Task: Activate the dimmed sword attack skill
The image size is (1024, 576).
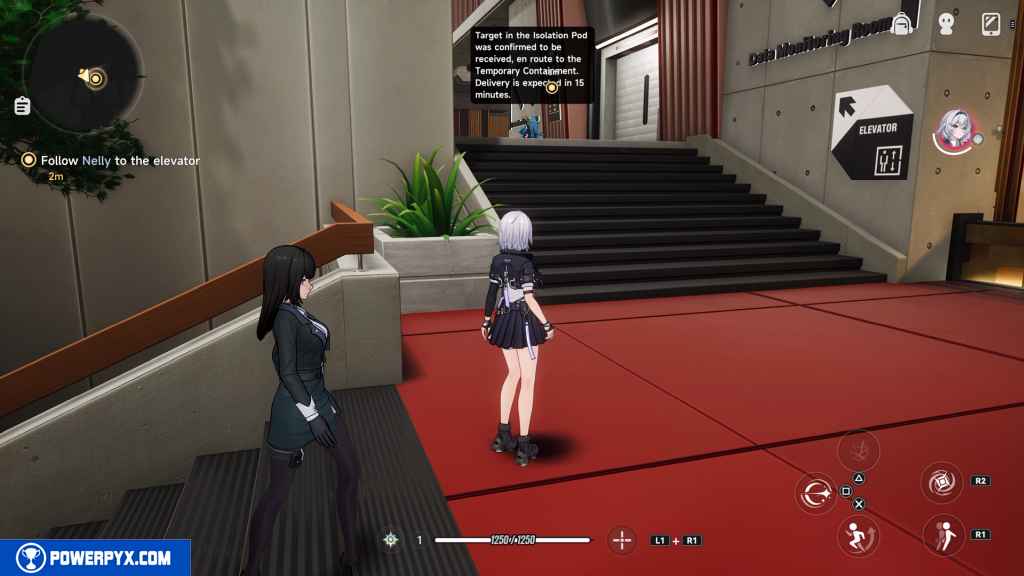Action: click(x=858, y=450)
